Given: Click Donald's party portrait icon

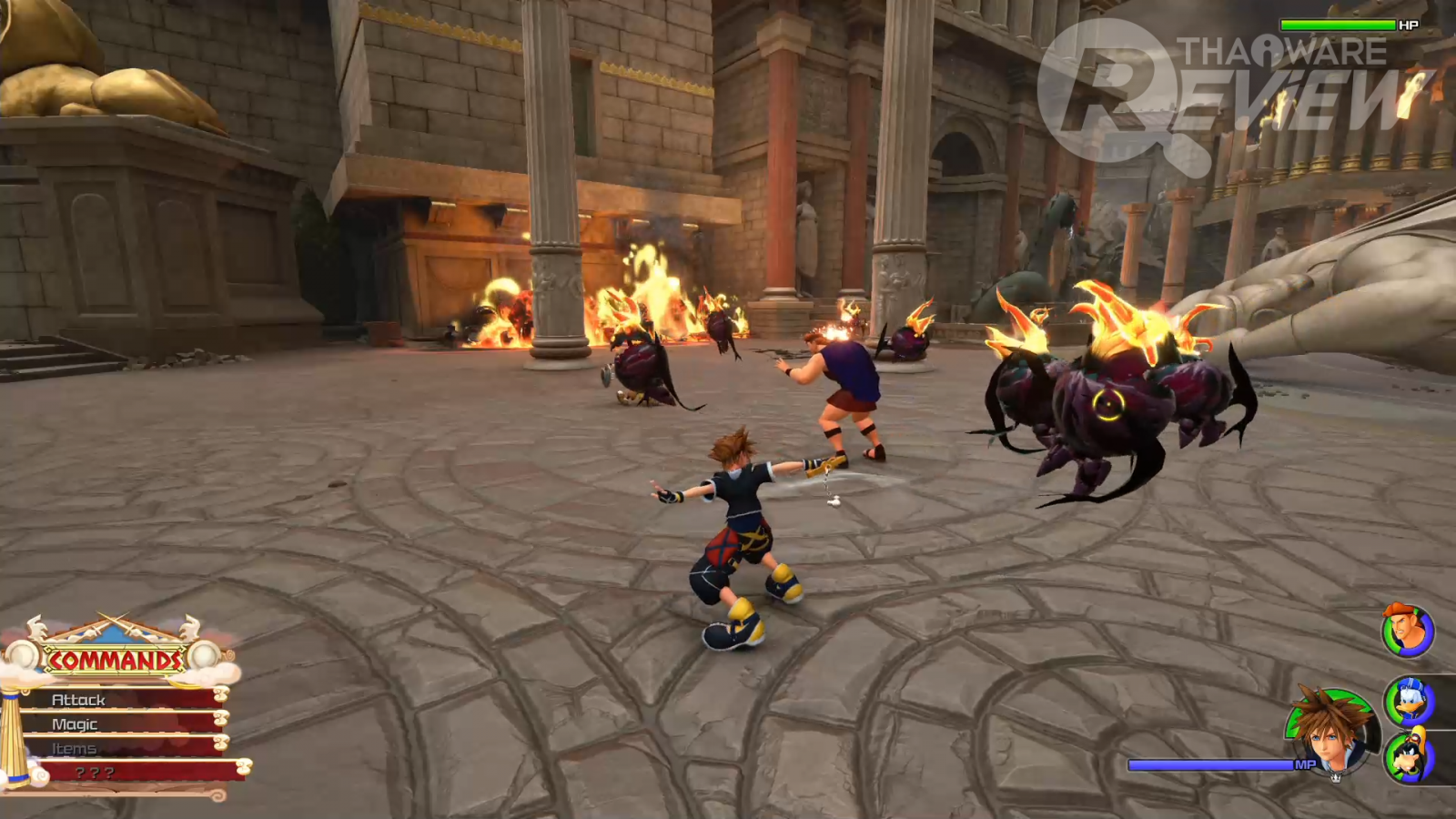Looking at the screenshot, I should point(1409,701).
